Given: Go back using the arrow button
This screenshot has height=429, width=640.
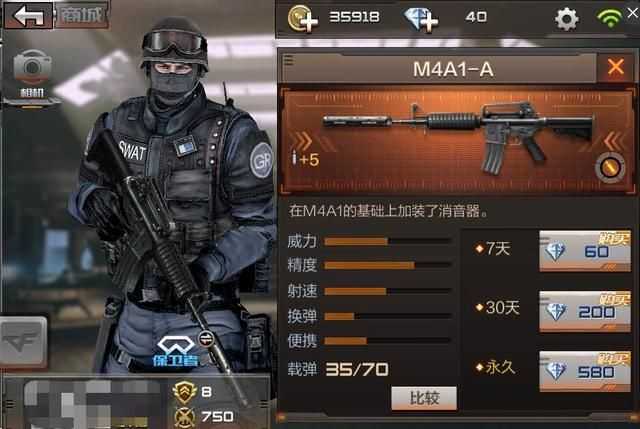Looking at the screenshot, I should click(x=28, y=15).
